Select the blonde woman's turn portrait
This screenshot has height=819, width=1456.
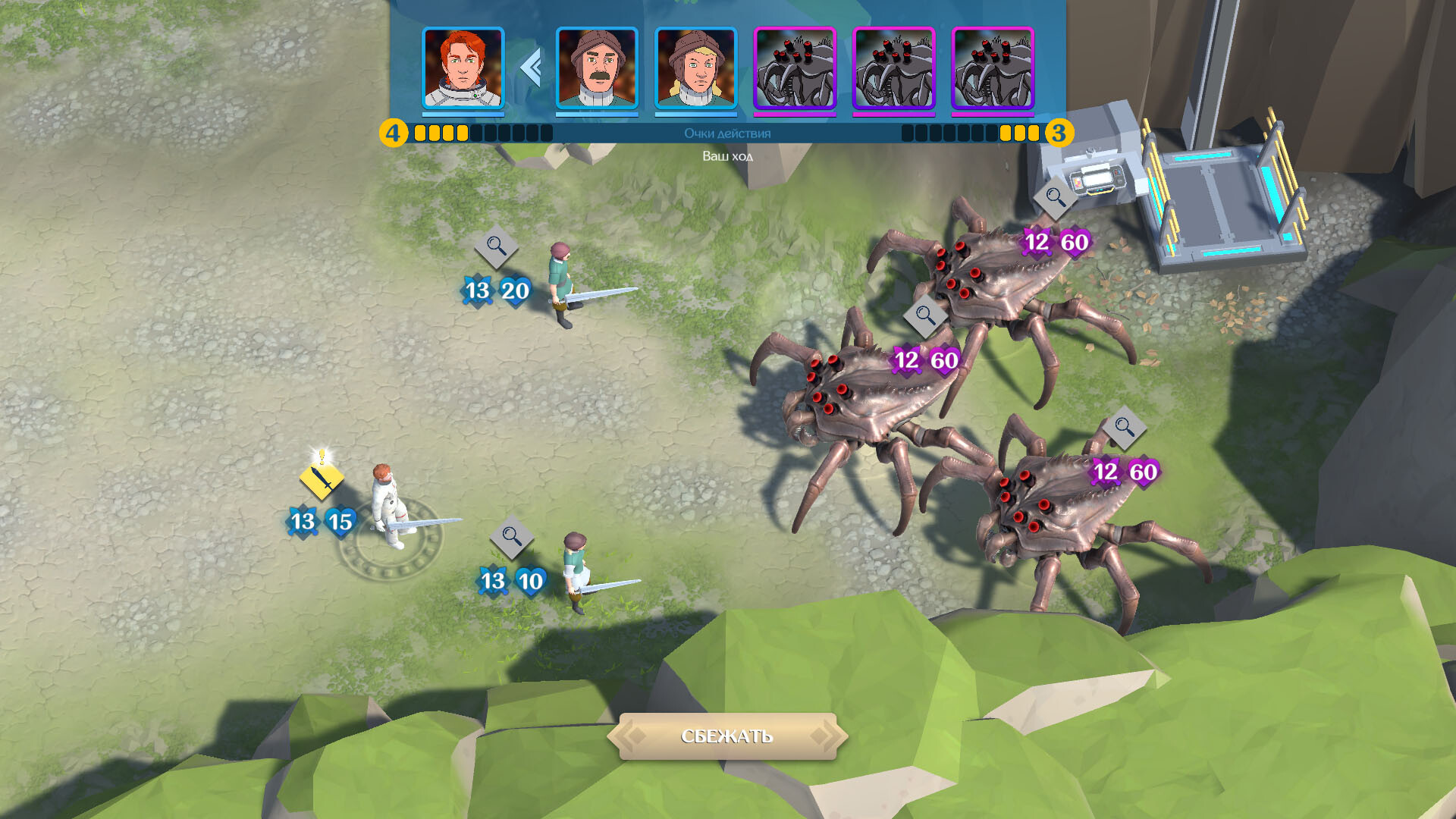coord(695,69)
